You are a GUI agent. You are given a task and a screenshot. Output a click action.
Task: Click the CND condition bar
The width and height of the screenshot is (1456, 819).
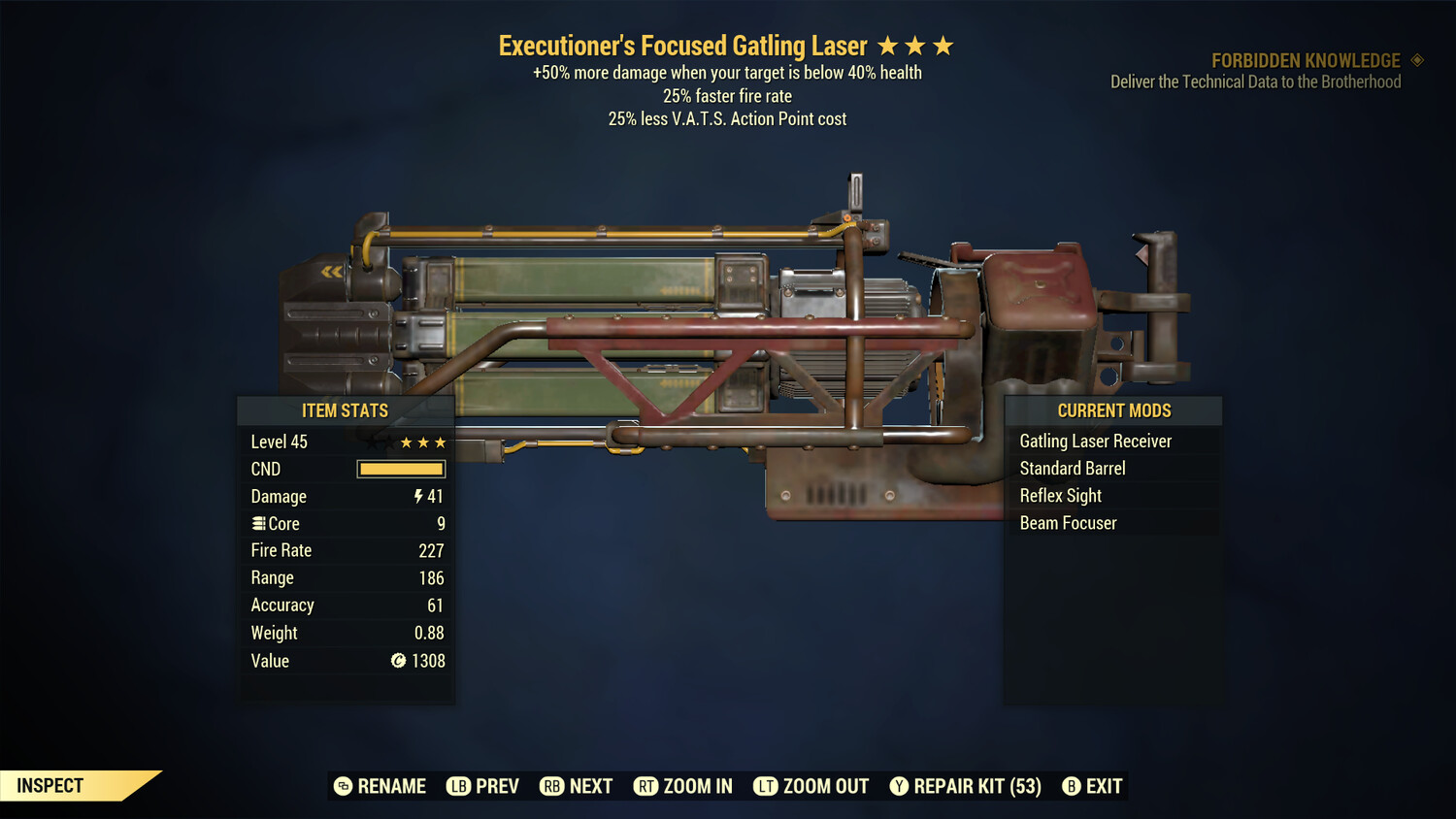click(400, 469)
